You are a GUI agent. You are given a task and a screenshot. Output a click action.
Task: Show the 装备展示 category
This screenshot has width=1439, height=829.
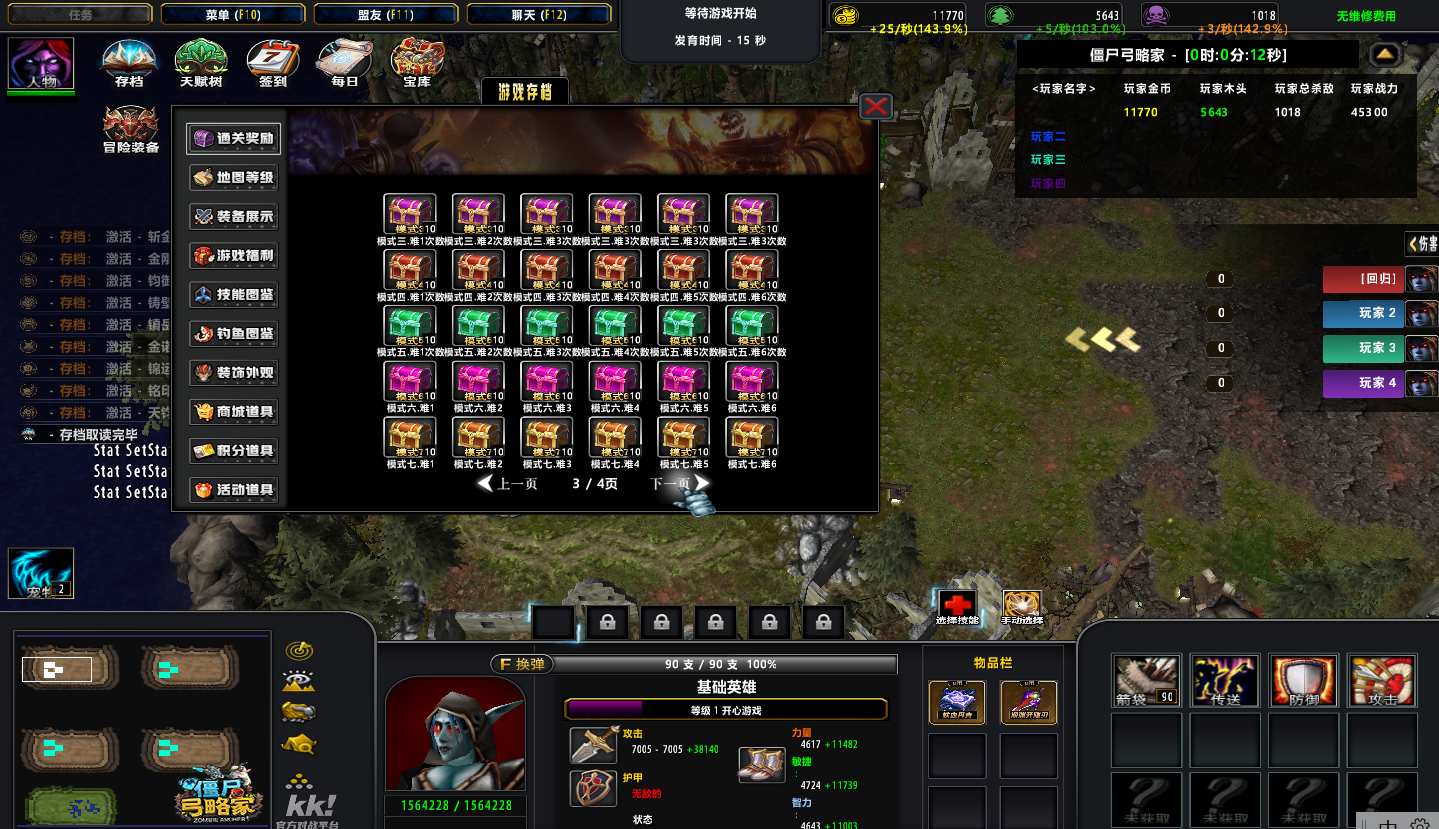pyautogui.click(x=234, y=217)
